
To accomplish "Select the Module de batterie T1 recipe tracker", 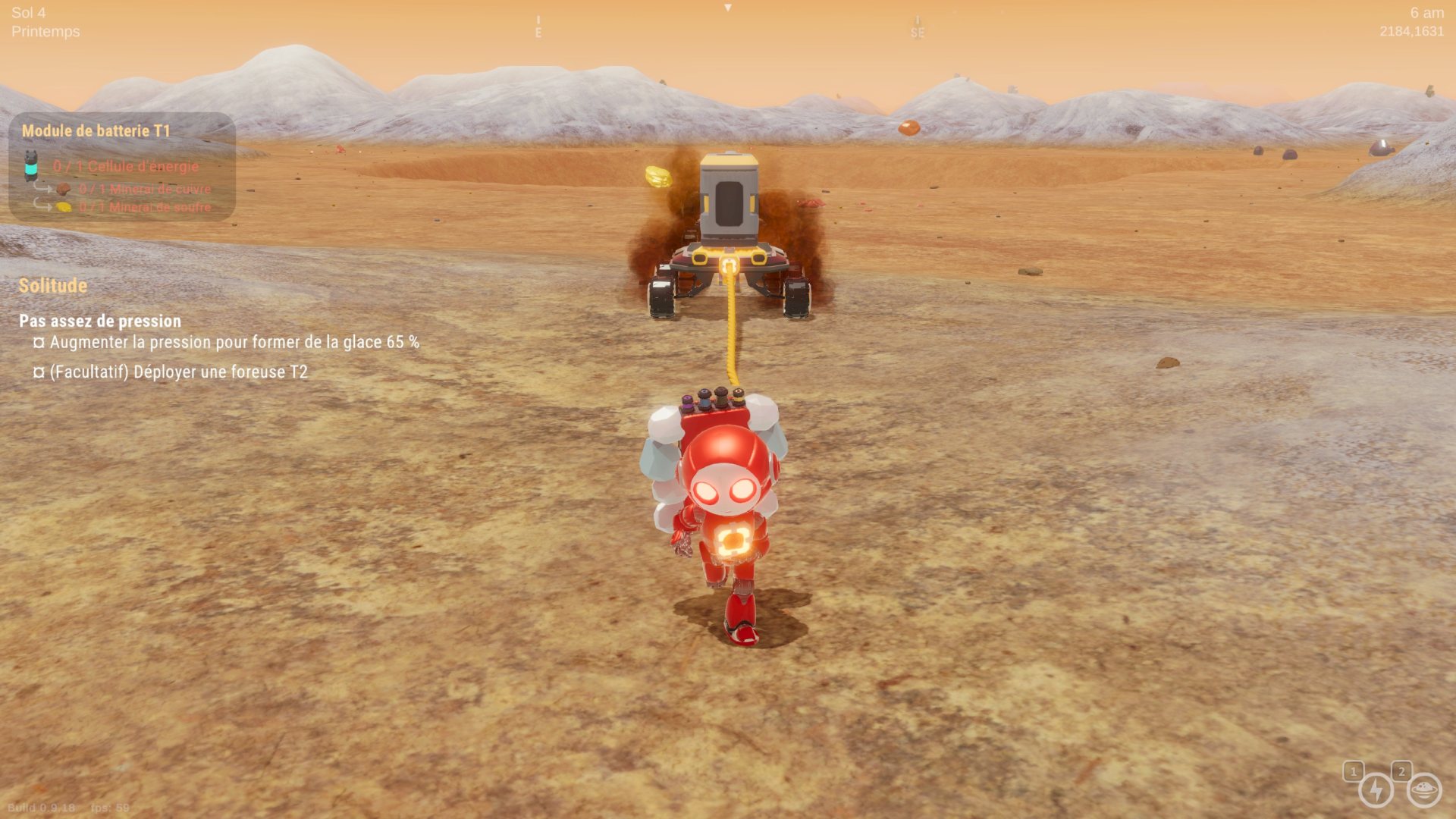I will [x=96, y=130].
